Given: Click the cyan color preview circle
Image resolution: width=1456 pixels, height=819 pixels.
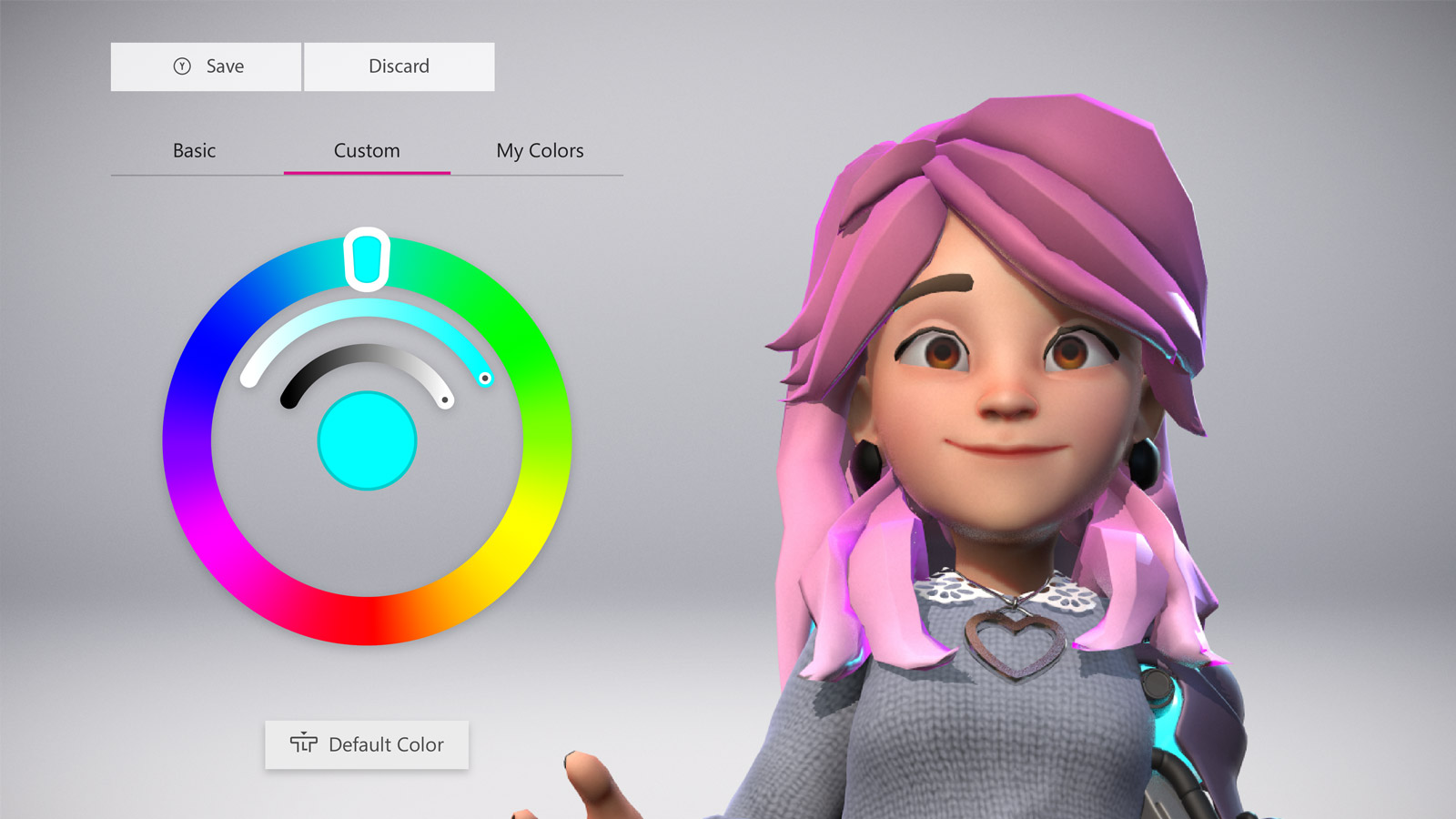Looking at the screenshot, I should point(367,440).
